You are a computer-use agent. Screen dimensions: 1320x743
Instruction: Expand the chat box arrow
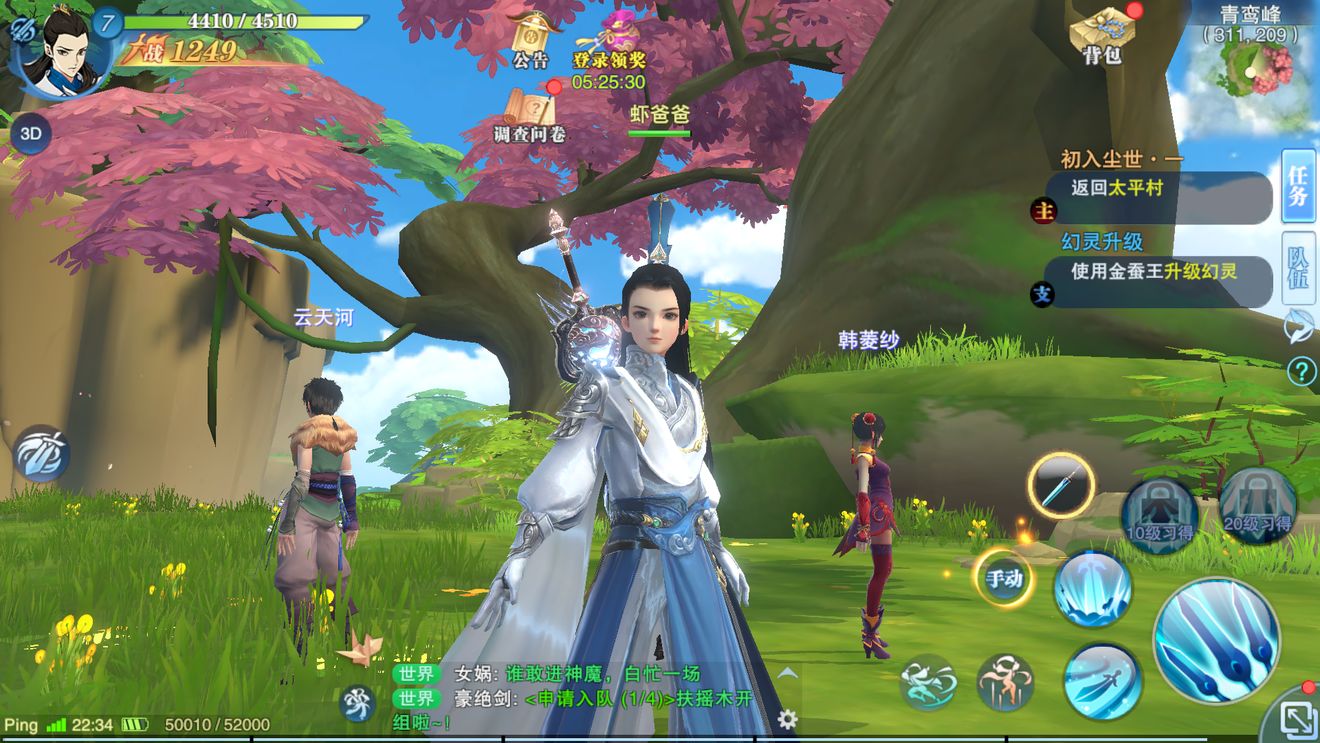tap(788, 673)
